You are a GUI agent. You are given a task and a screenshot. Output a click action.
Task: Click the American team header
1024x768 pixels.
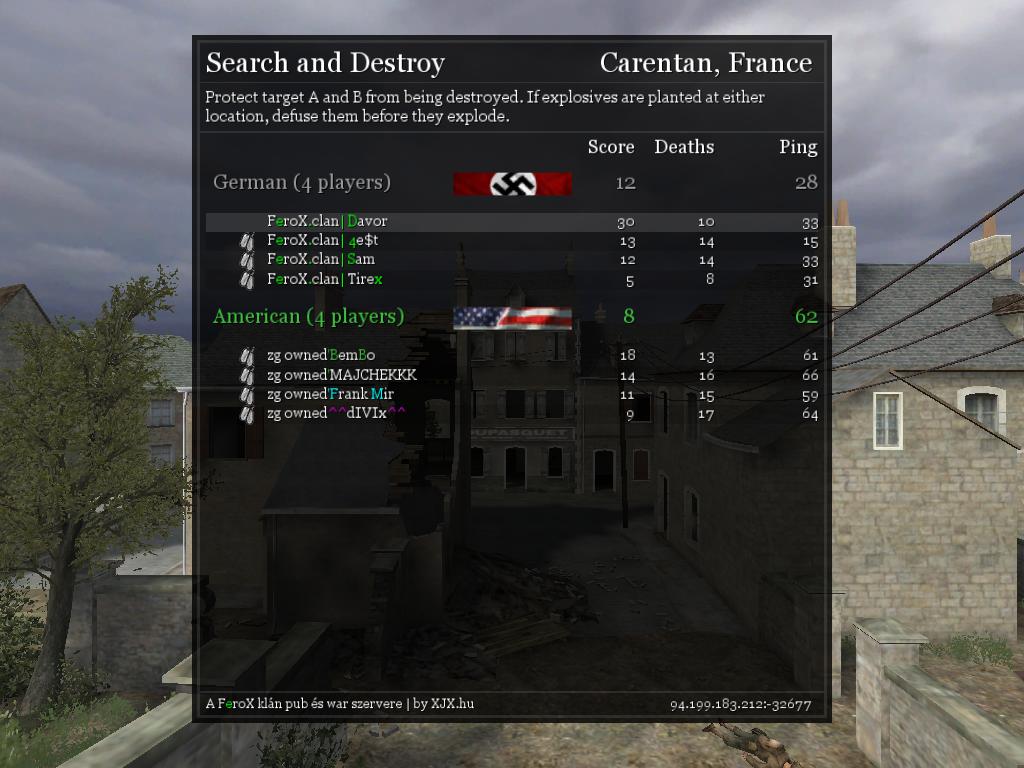308,316
